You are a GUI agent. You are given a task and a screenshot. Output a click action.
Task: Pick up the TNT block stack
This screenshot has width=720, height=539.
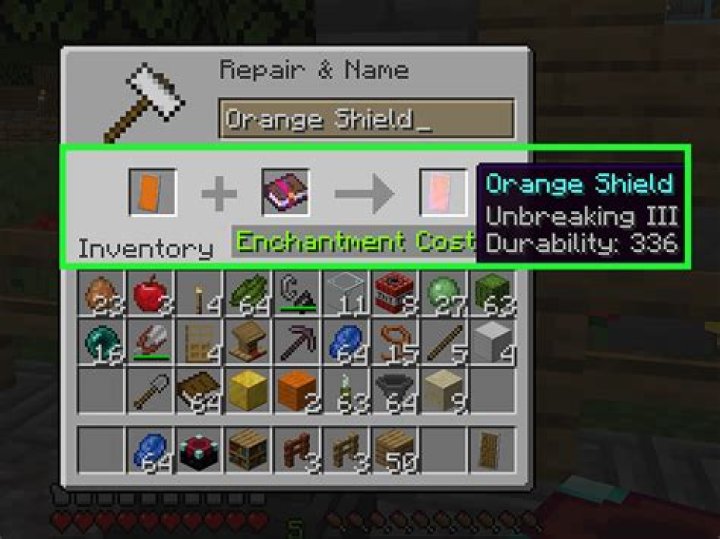394,296
